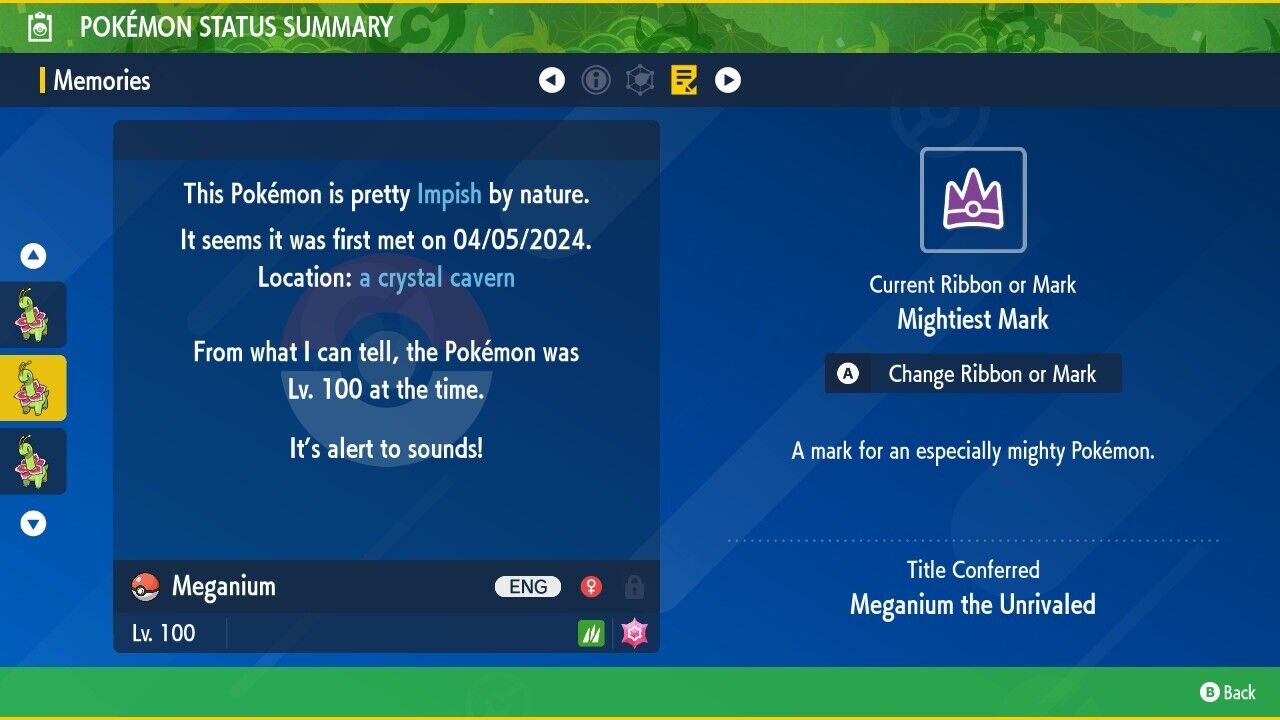Go to the next summary page arrow

tap(728, 80)
